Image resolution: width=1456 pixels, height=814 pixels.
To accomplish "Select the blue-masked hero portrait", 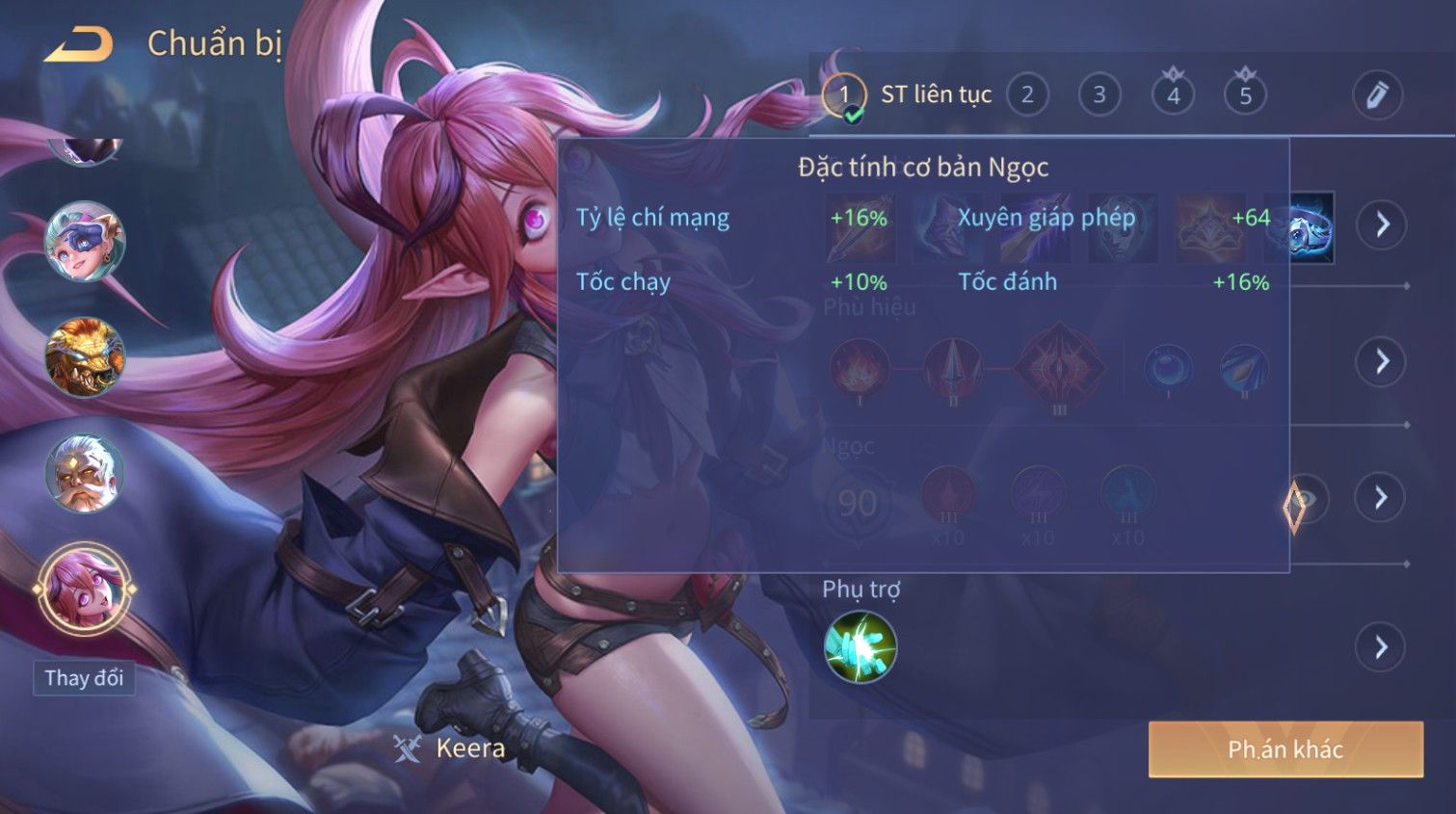I will pos(84,242).
